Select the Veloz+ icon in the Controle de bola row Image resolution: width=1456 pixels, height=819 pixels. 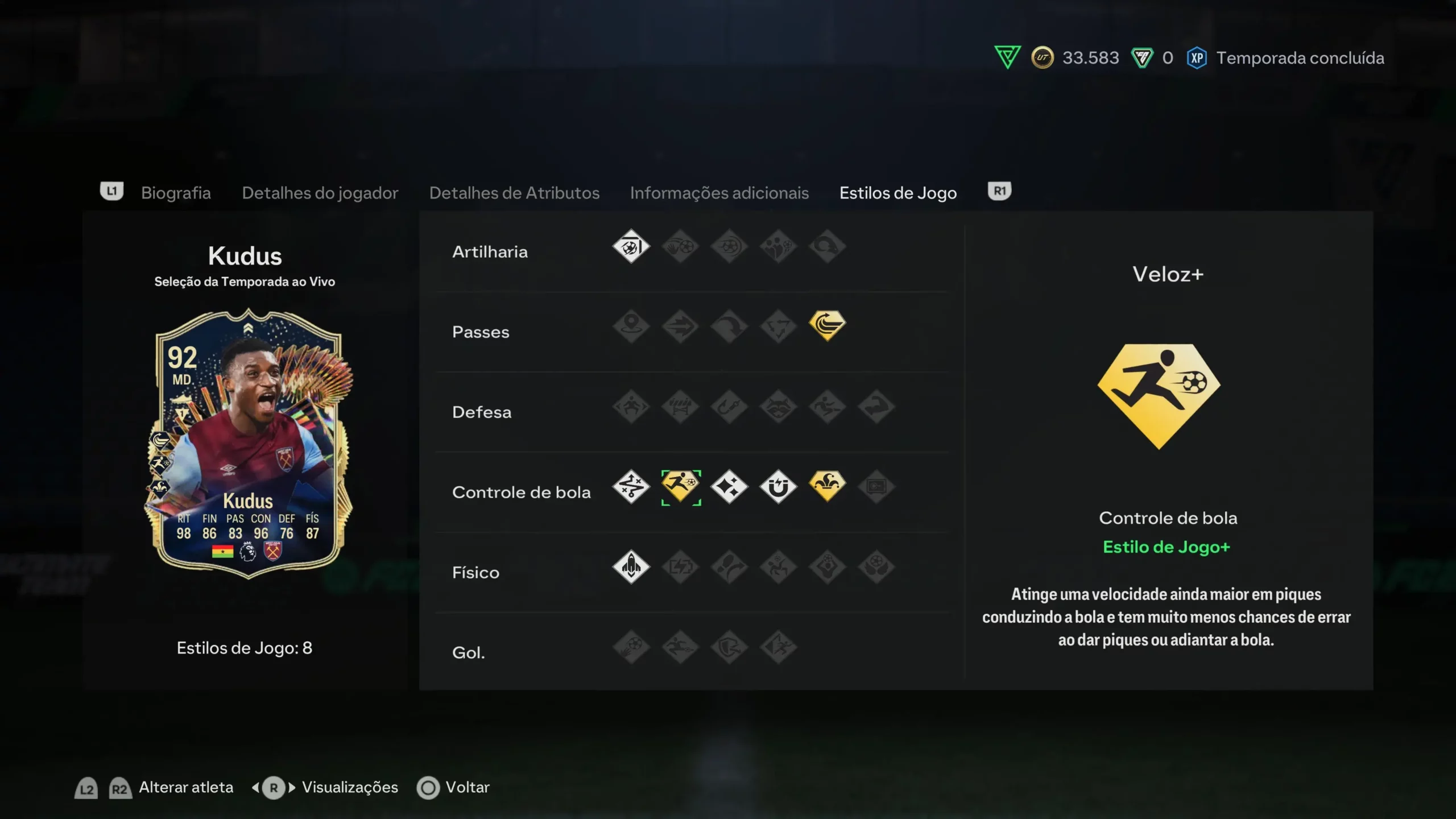[x=681, y=486]
